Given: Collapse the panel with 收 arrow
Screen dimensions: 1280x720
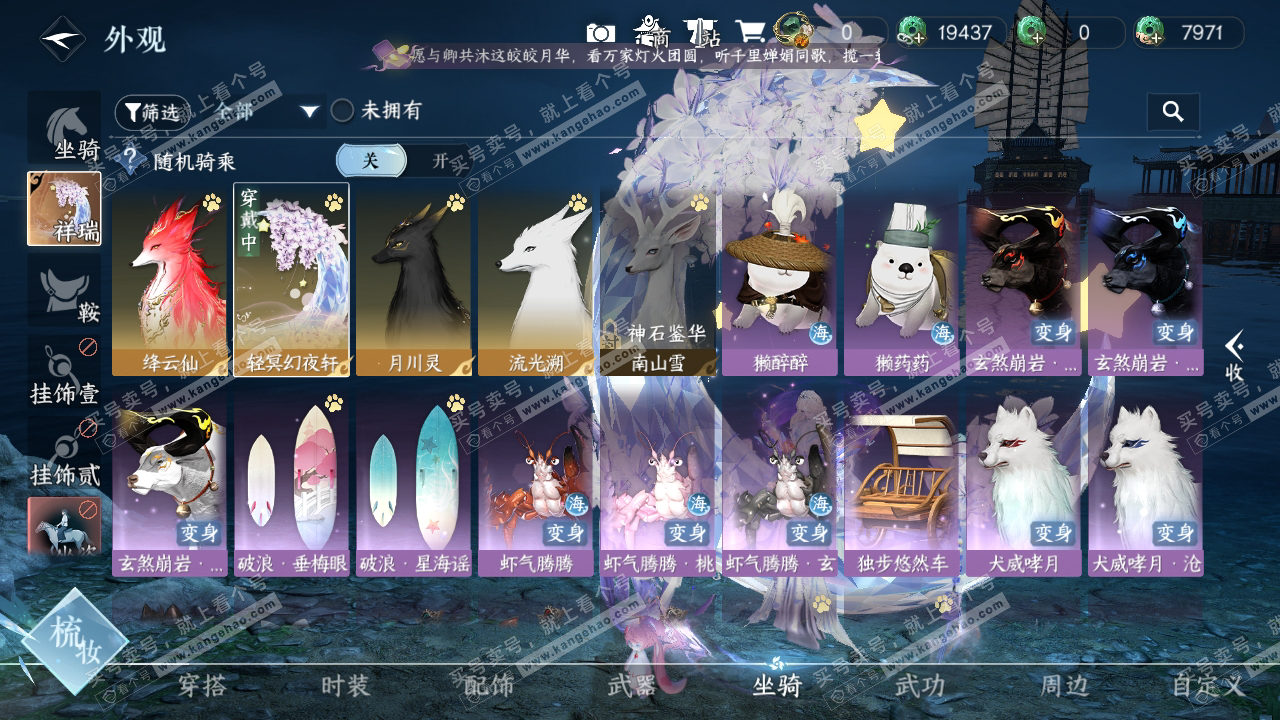Looking at the screenshot, I should tap(1235, 357).
